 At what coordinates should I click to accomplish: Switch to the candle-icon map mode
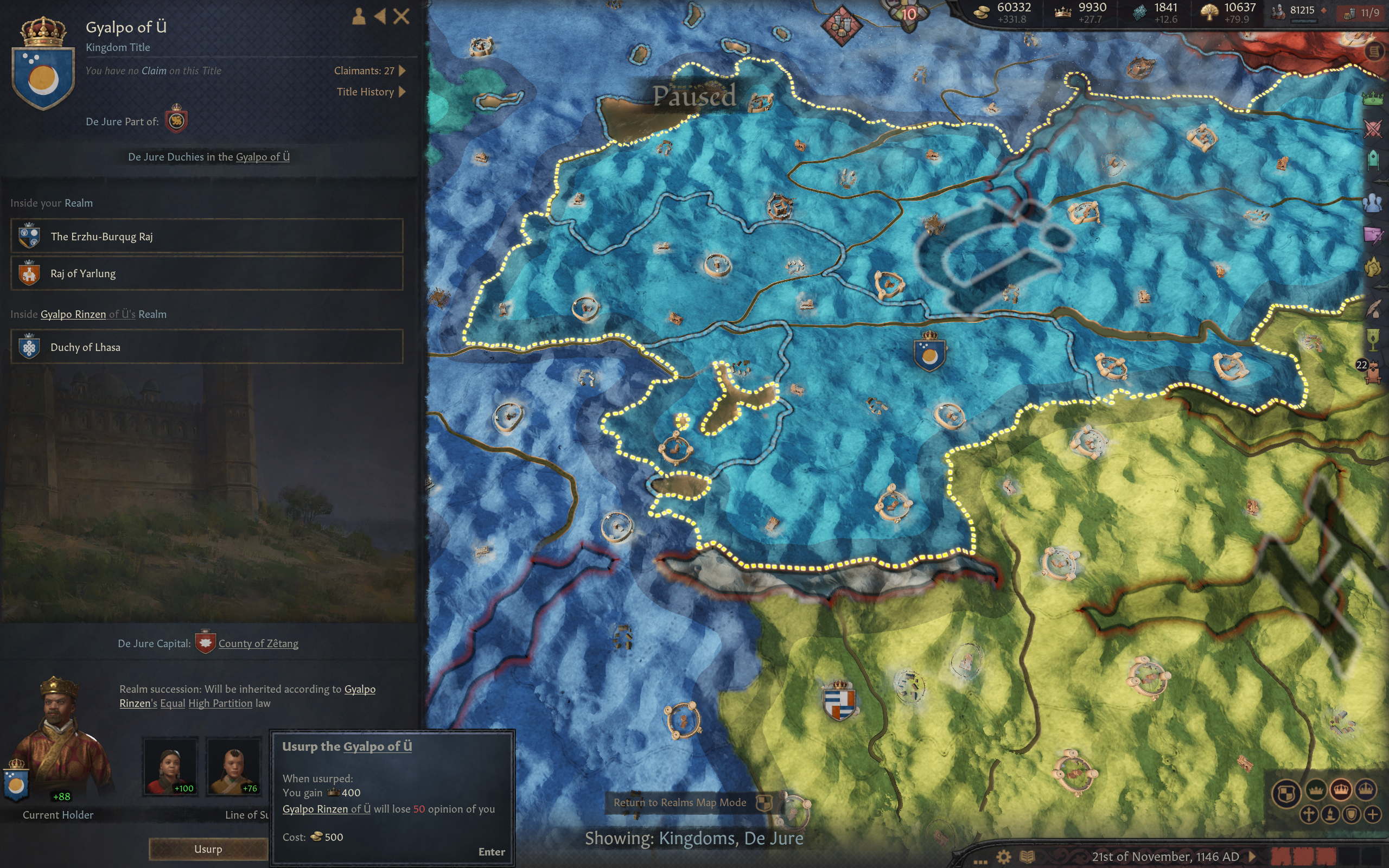pos(1330,815)
